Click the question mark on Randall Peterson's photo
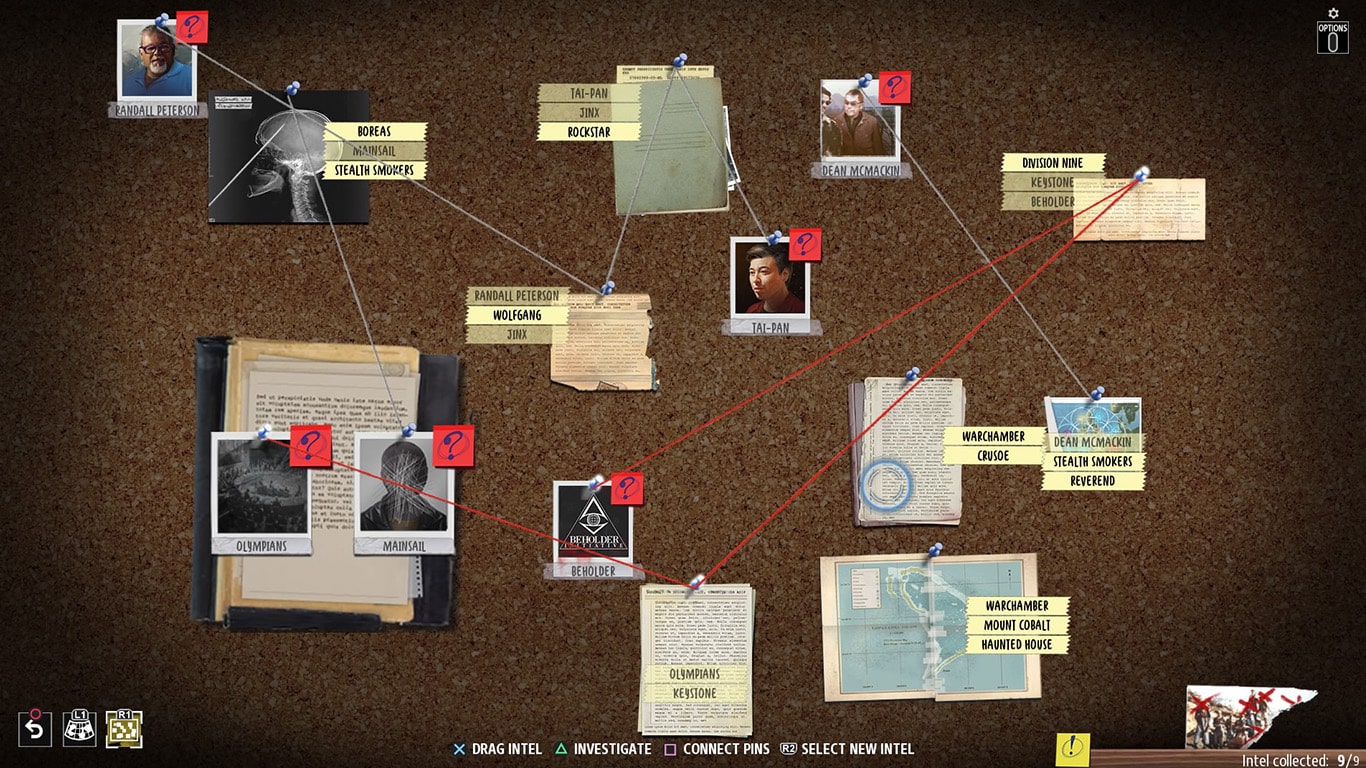Viewport: 1366px width, 768px height. [190, 28]
